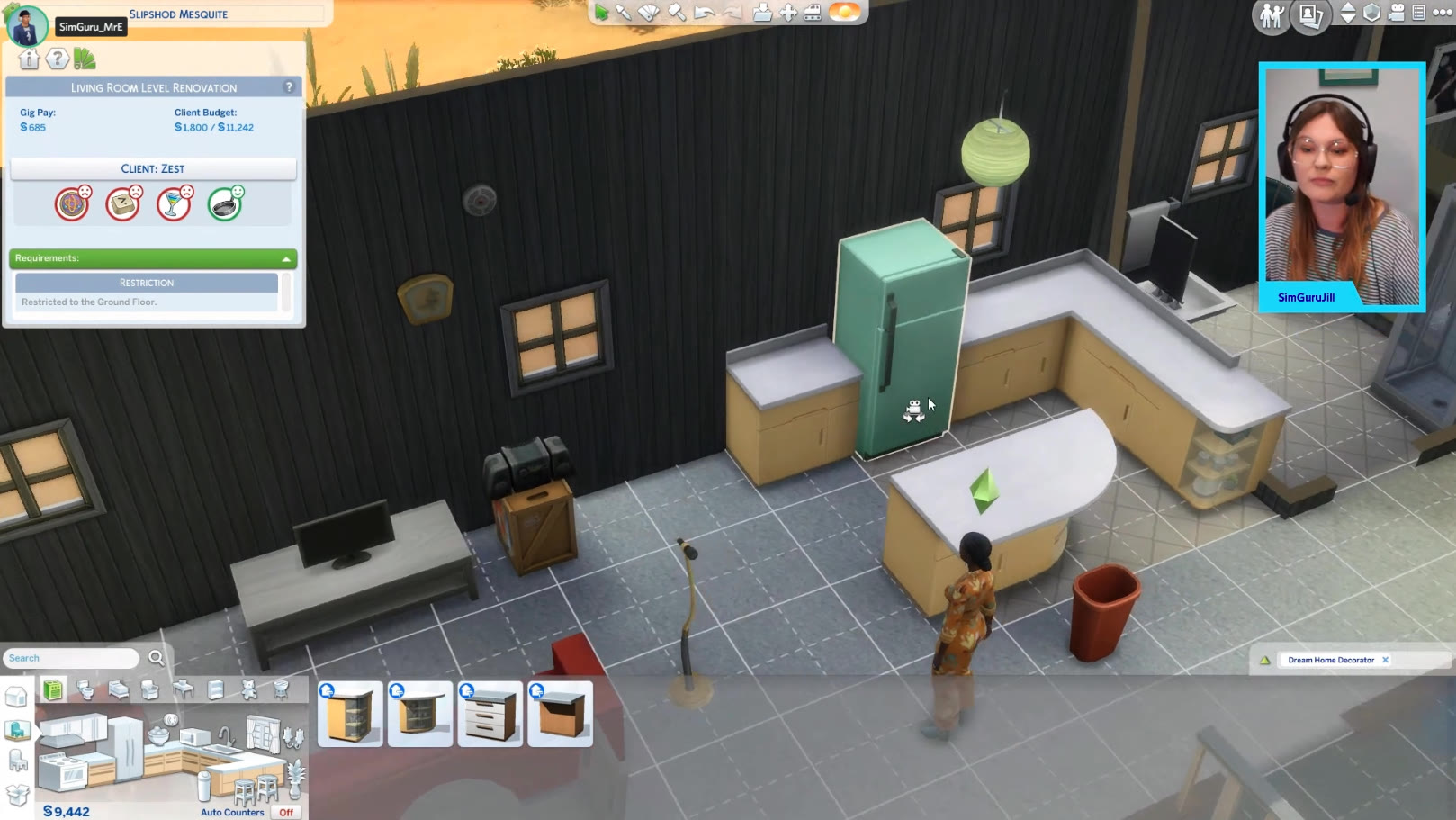
Task: Click the client's cocktail glass preference icon
Action: (174, 204)
